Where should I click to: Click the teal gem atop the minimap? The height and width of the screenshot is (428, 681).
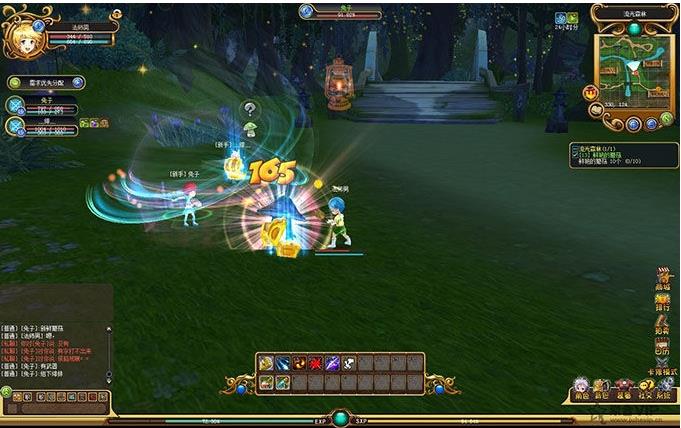(634, 29)
